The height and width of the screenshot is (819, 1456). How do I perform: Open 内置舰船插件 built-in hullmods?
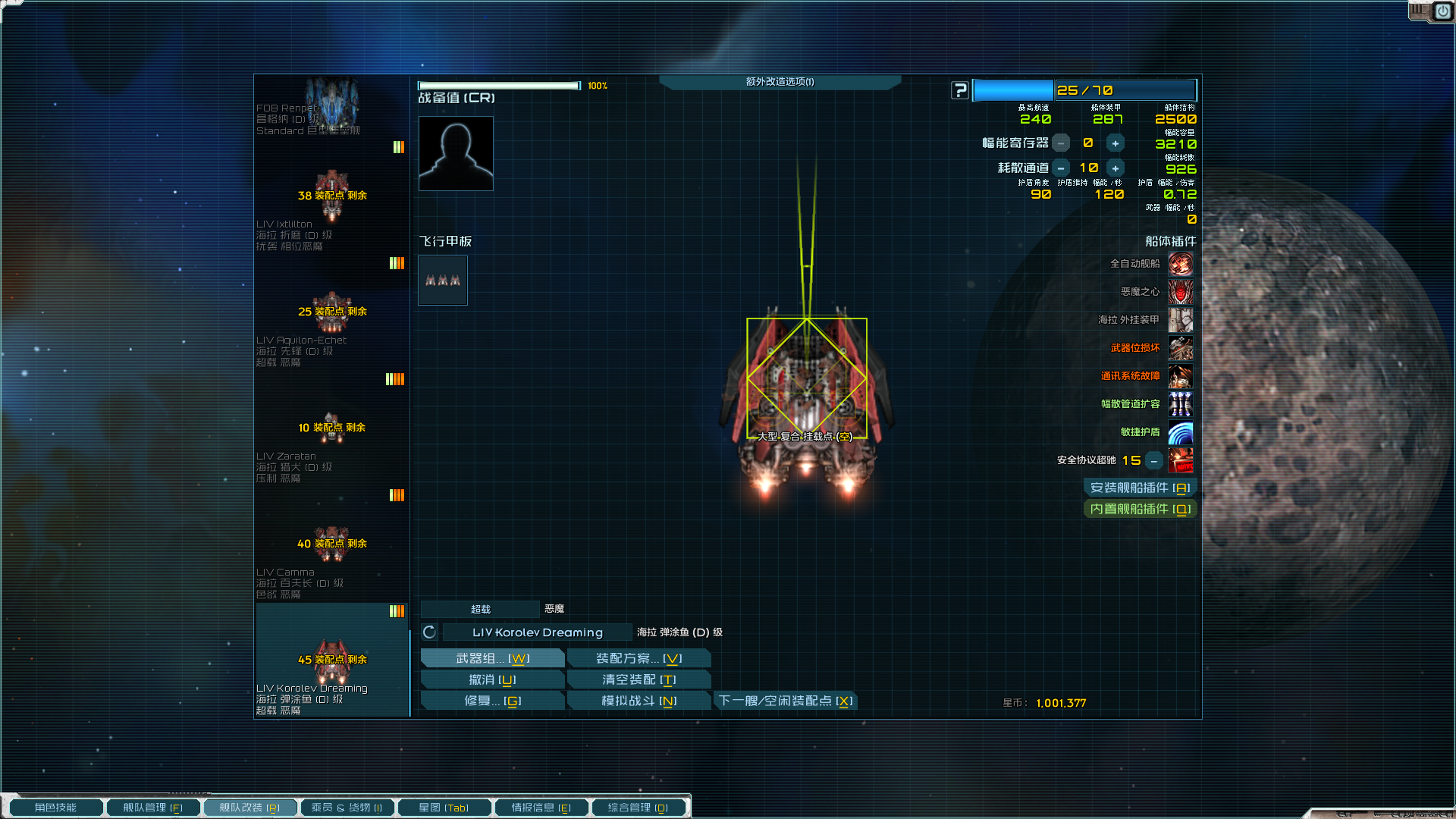tap(1140, 509)
